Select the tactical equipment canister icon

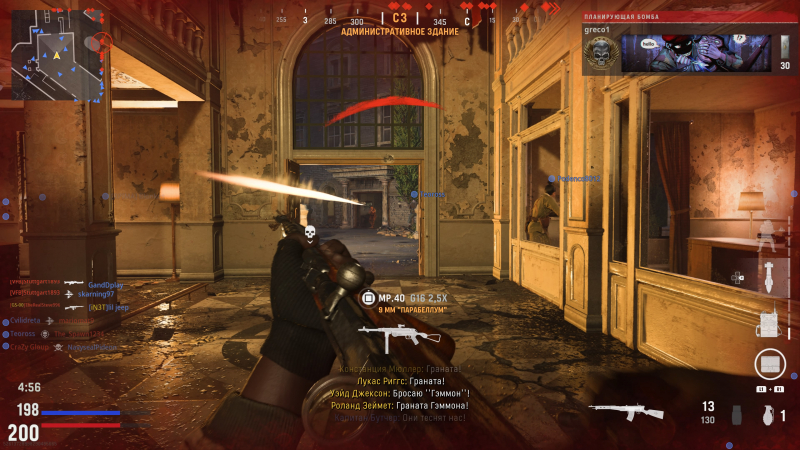[737, 415]
